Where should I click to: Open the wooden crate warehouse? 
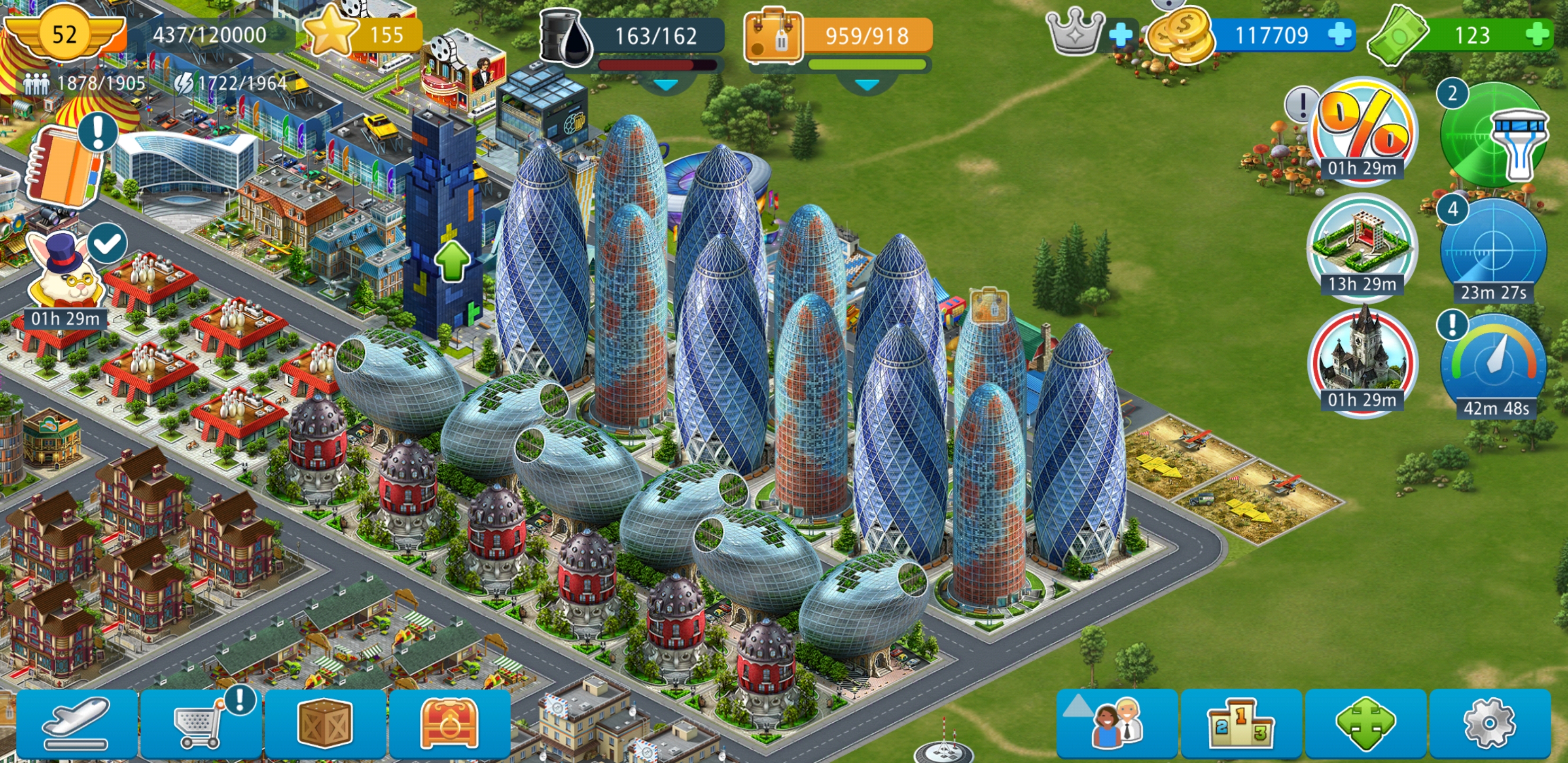(325, 723)
